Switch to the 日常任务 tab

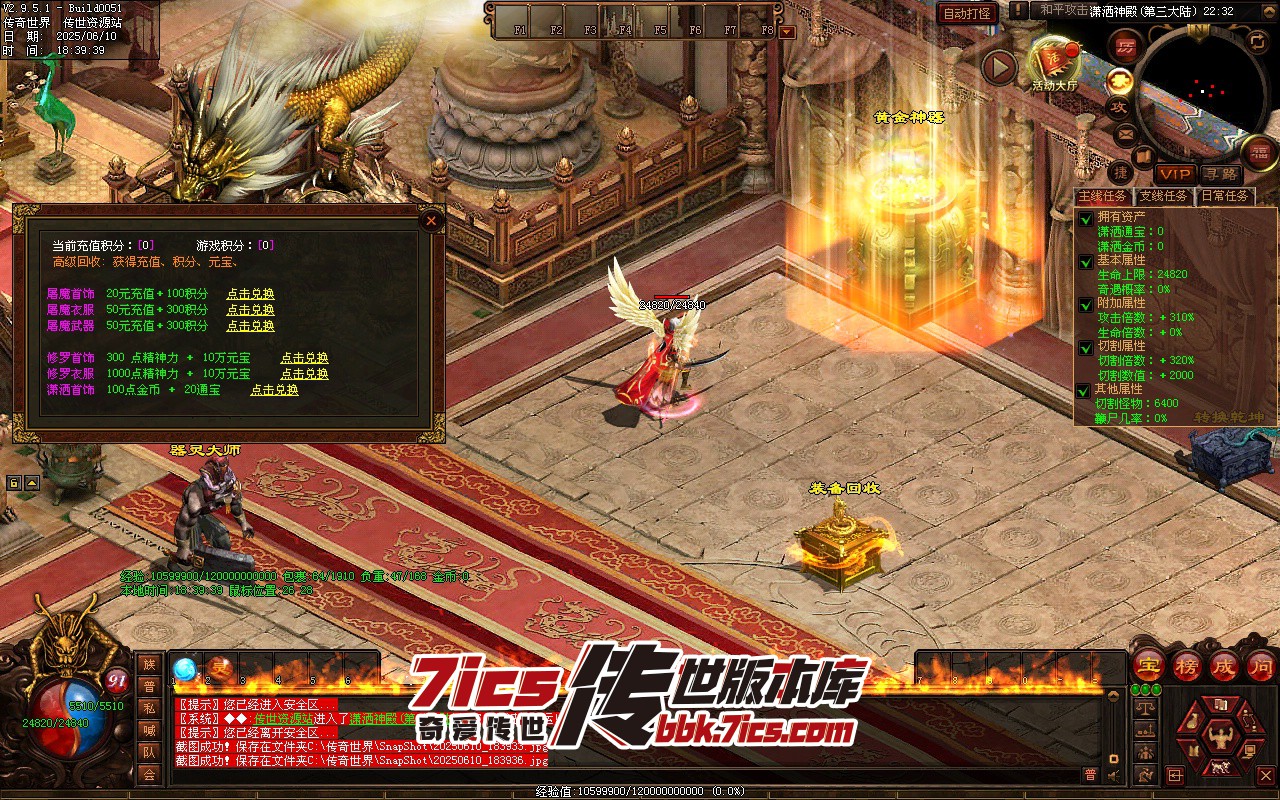(x=1225, y=196)
